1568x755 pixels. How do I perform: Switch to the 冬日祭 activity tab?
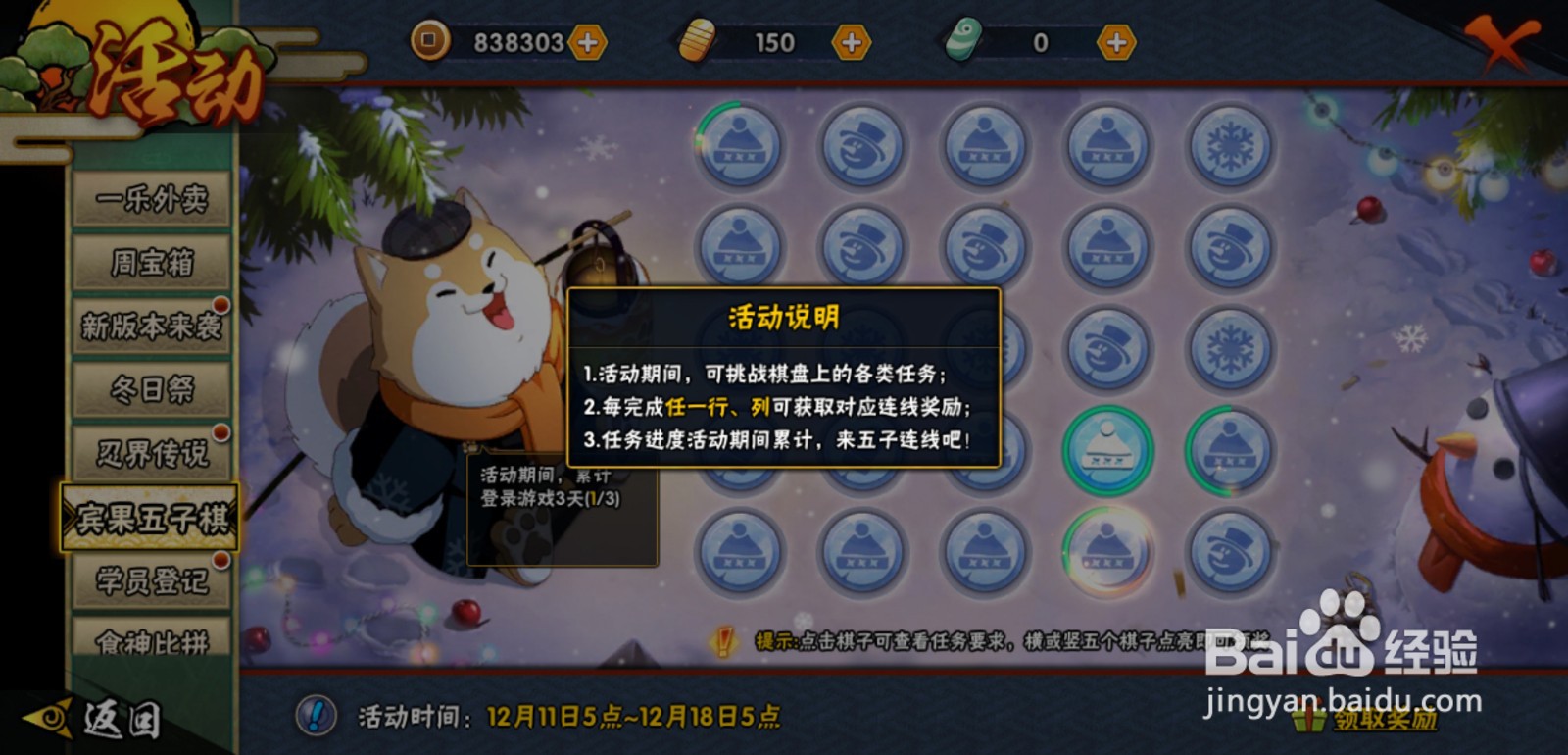click(x=149, y=388)
